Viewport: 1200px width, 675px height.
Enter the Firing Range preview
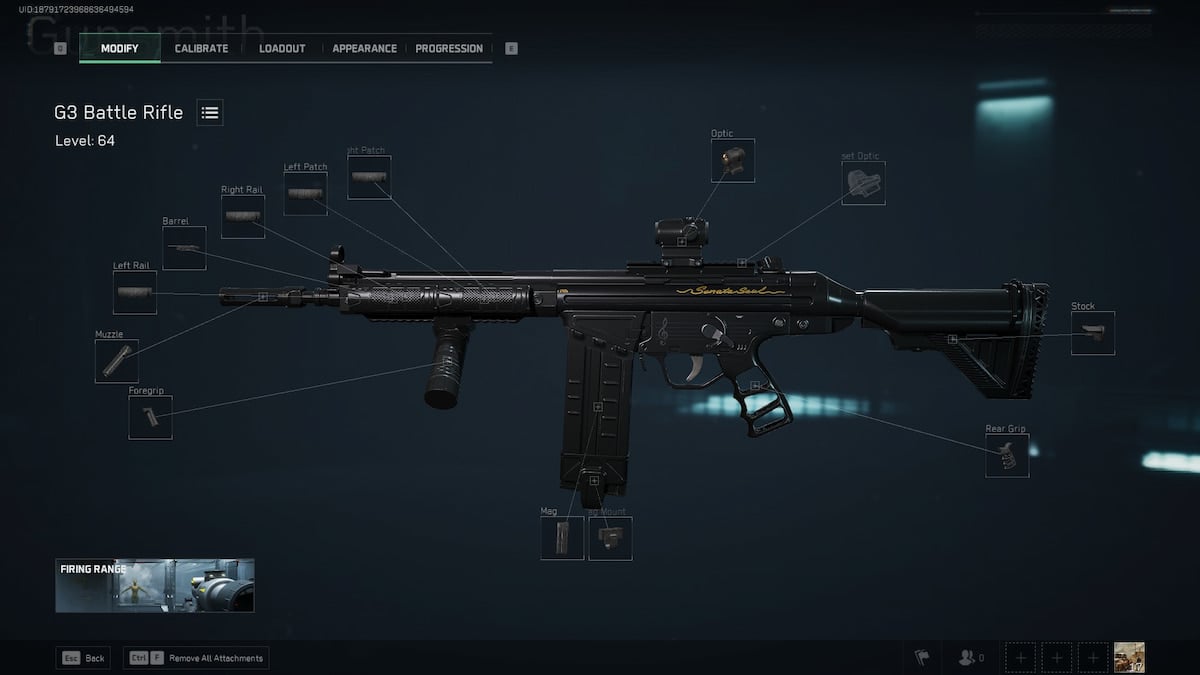pos(155,585)
